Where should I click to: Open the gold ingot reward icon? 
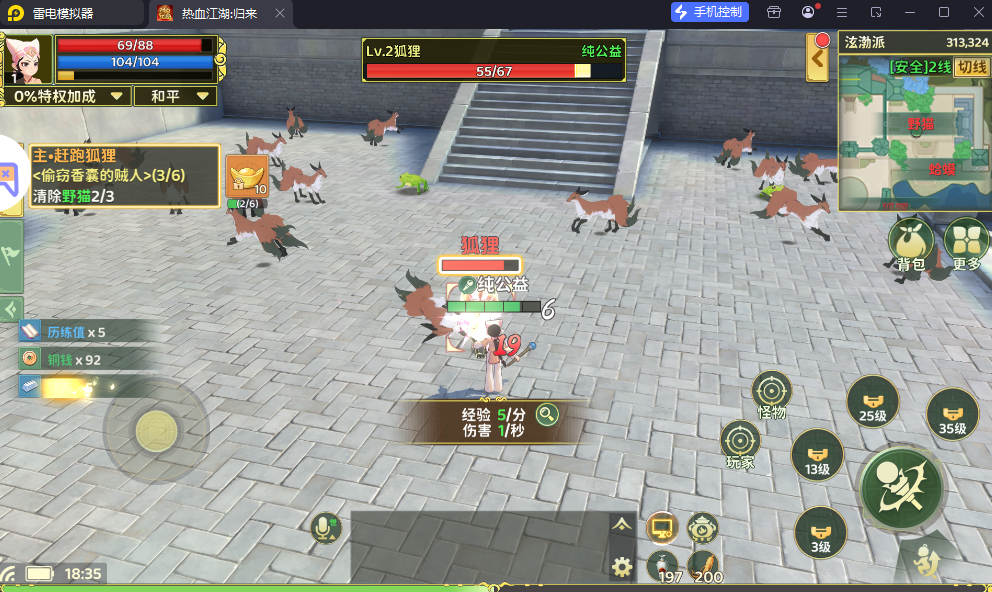(246, 178)
